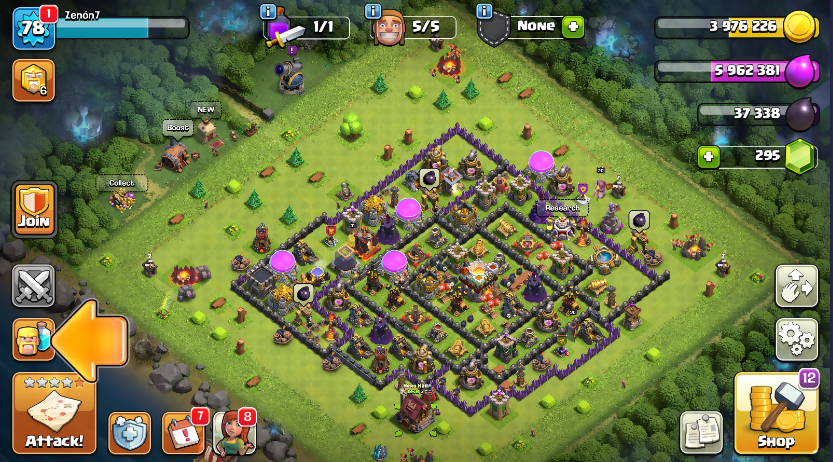The image size is (833, 462).
Task: Add a shield with the green plus
Action: 573,27
